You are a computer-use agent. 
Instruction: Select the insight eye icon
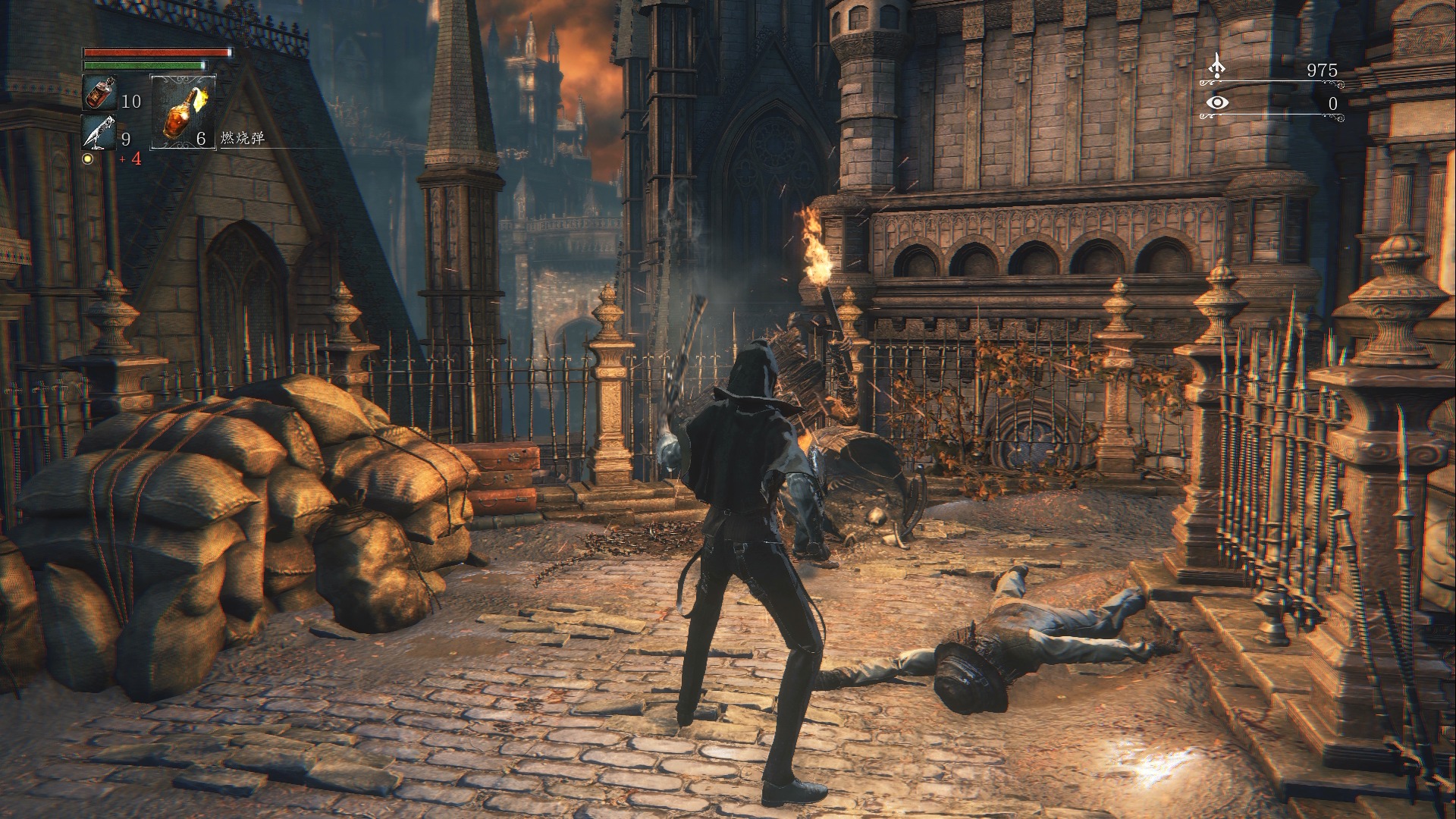click(1218, 103)
